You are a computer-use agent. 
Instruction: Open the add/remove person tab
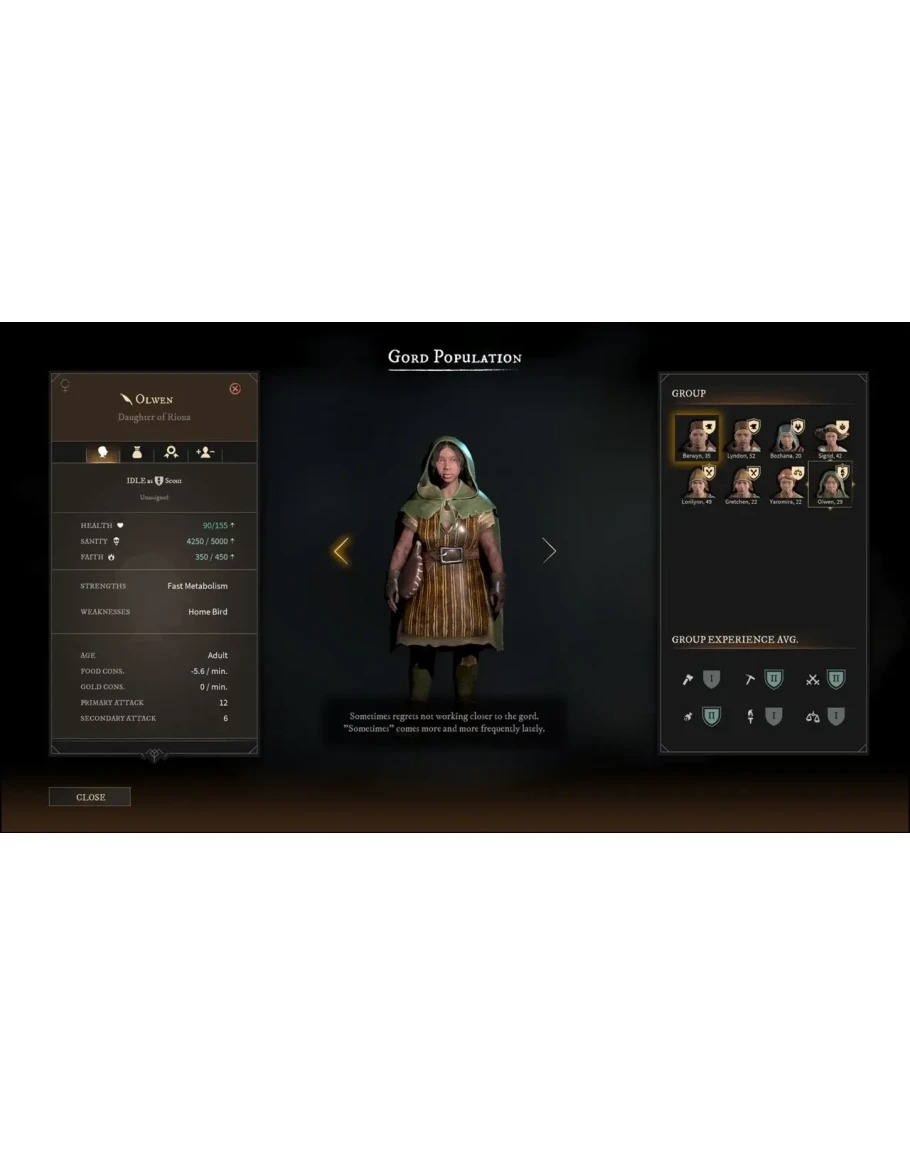pos(205,453)
